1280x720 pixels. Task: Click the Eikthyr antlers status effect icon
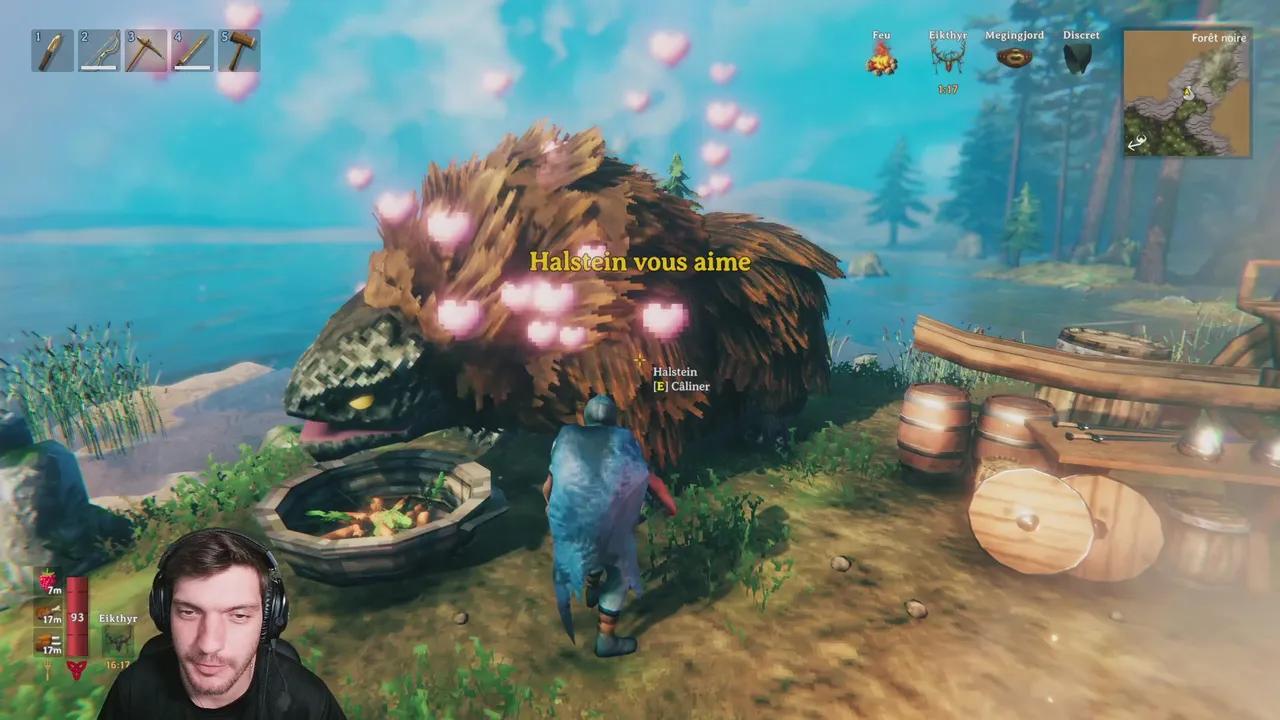946,59
